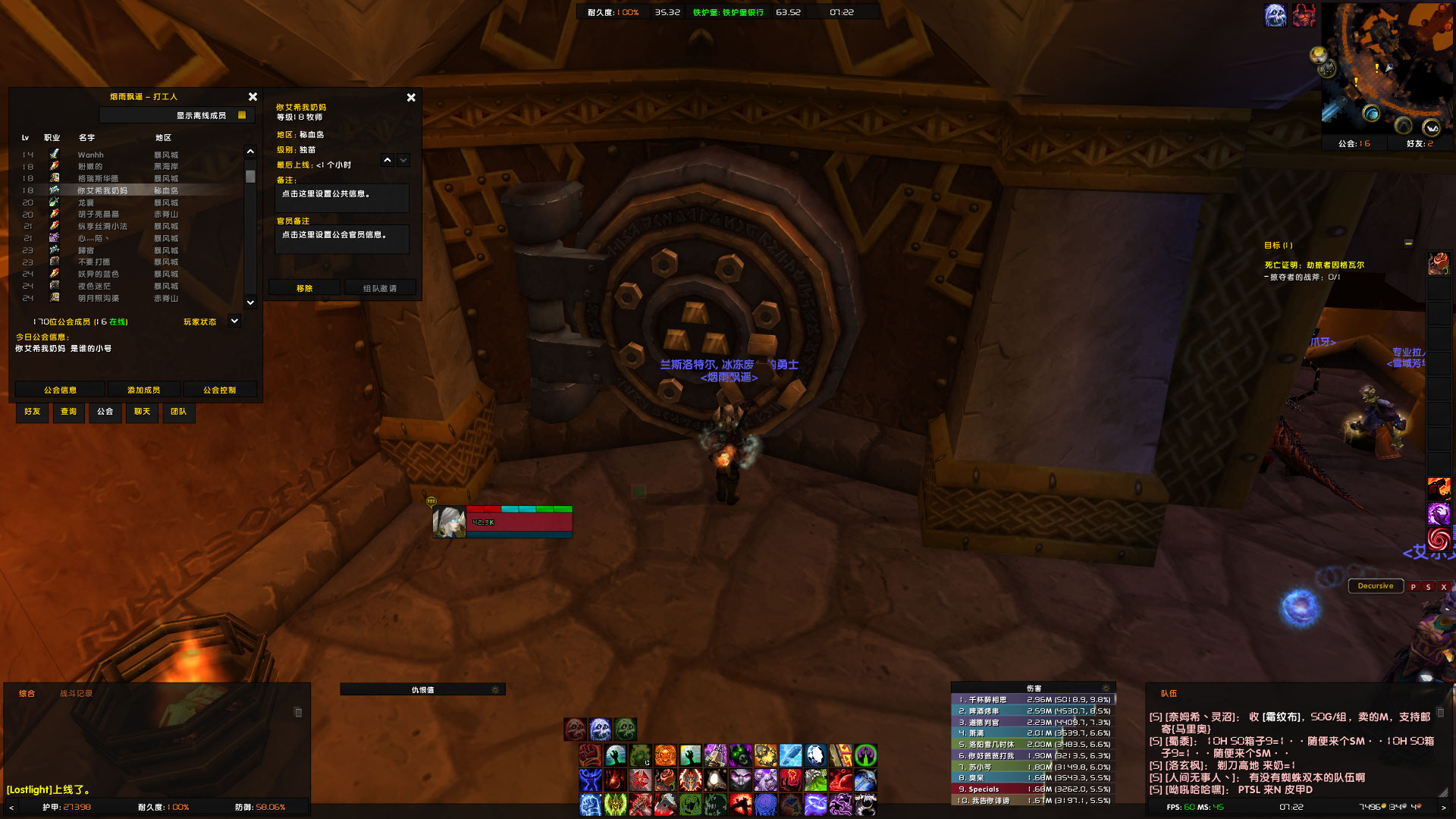Open the gear settings on the 伤害 damage meter

[1106, 688]
